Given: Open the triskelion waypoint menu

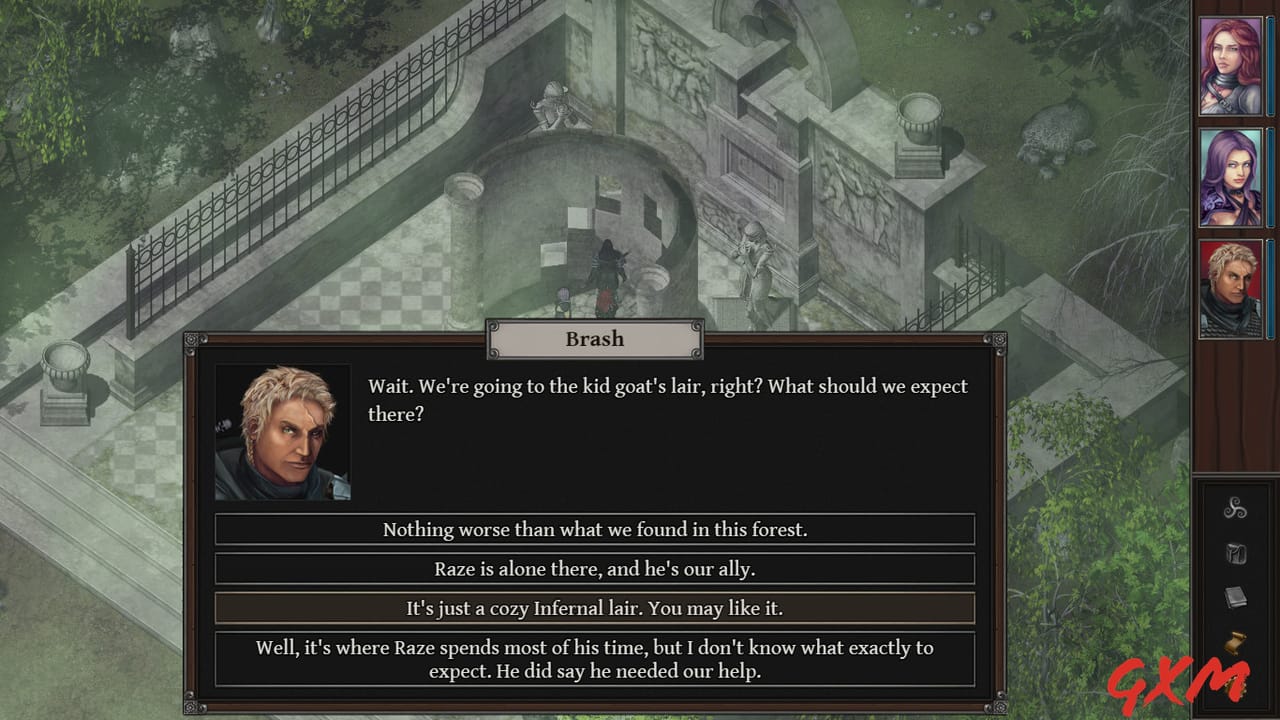Looking at the screenshot, I should pos(1236,509).
